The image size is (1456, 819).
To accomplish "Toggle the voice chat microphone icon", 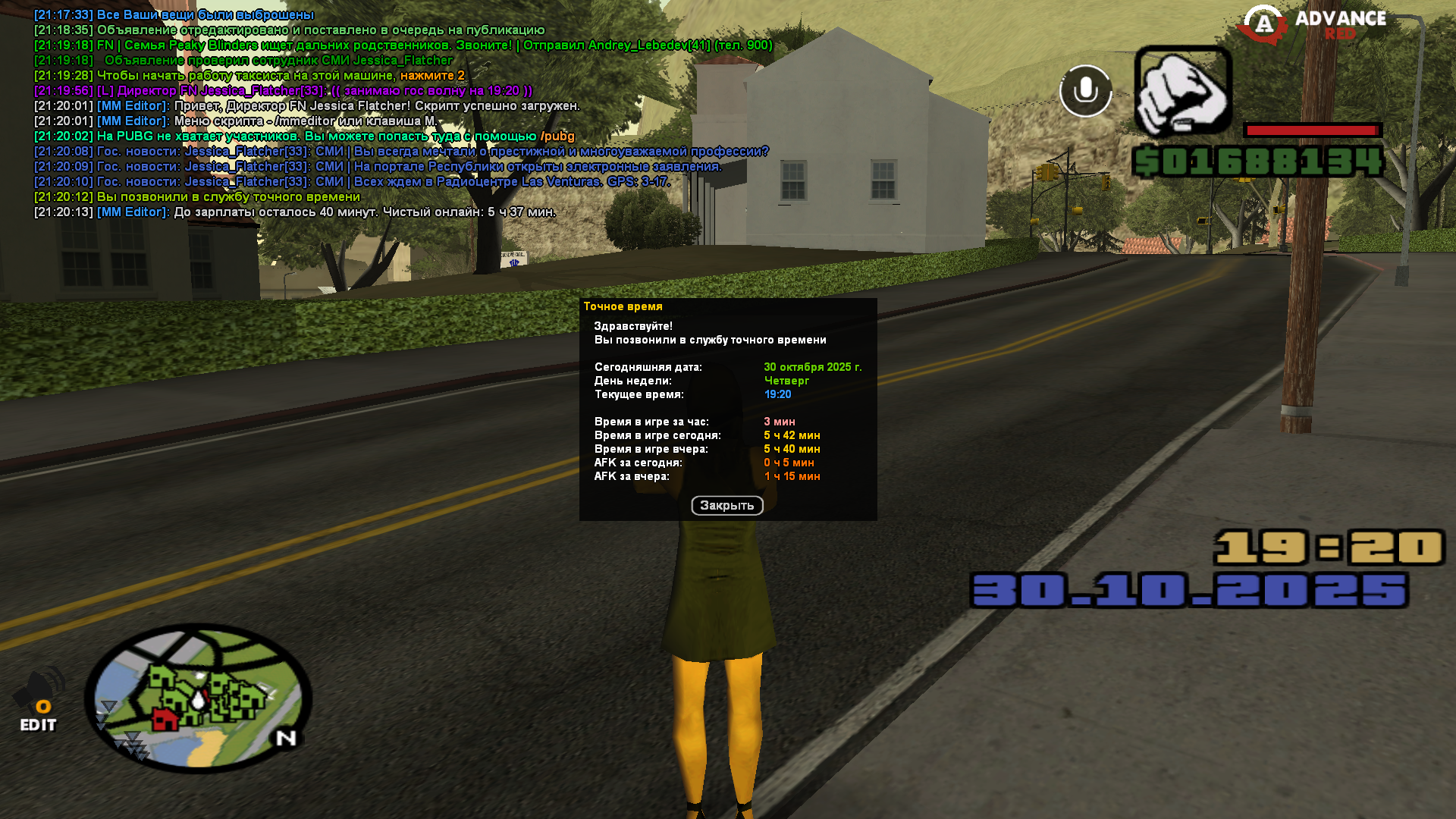I will (x=1085, y=91).
